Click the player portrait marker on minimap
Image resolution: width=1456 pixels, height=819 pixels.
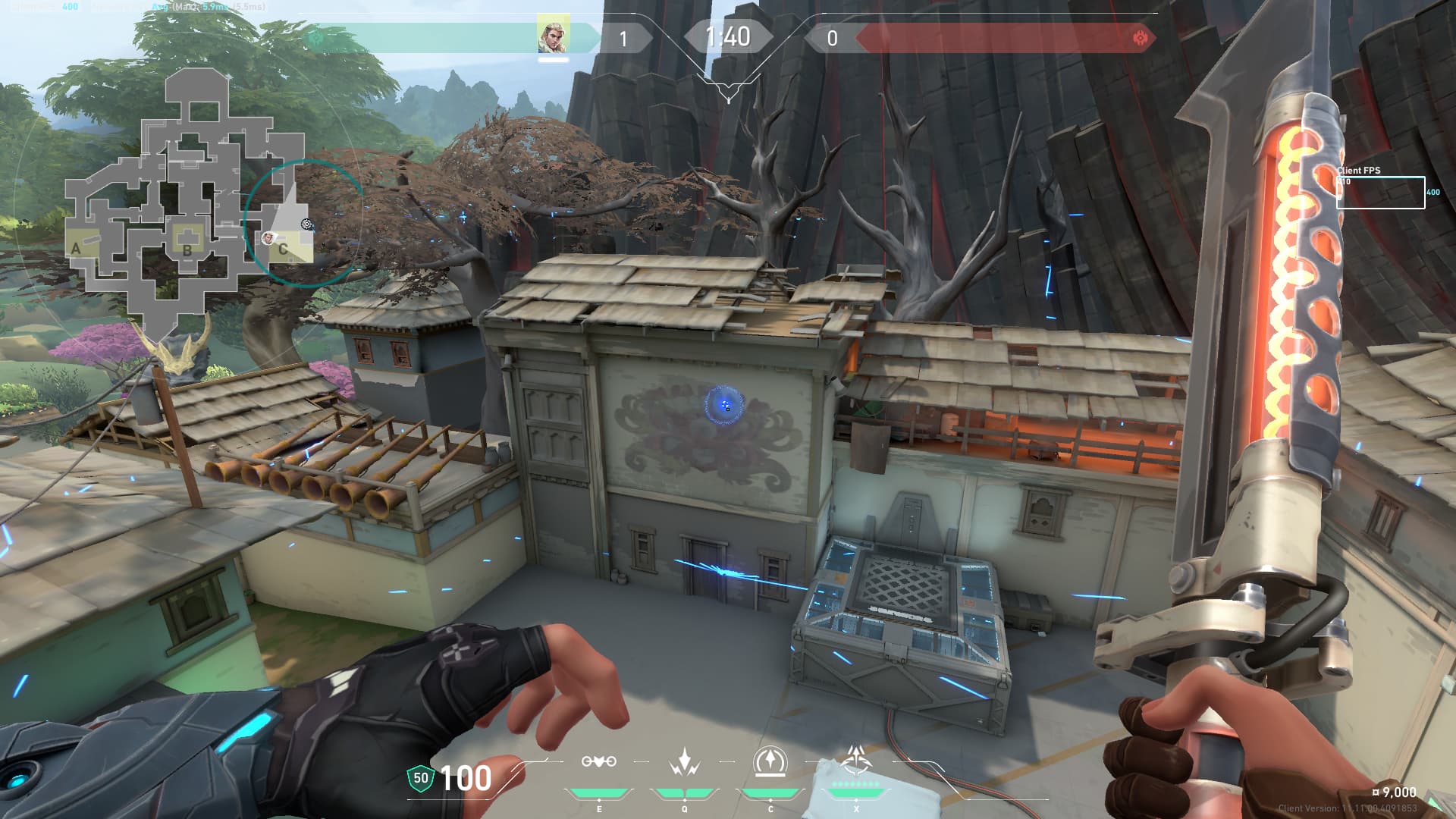(267, 239)
